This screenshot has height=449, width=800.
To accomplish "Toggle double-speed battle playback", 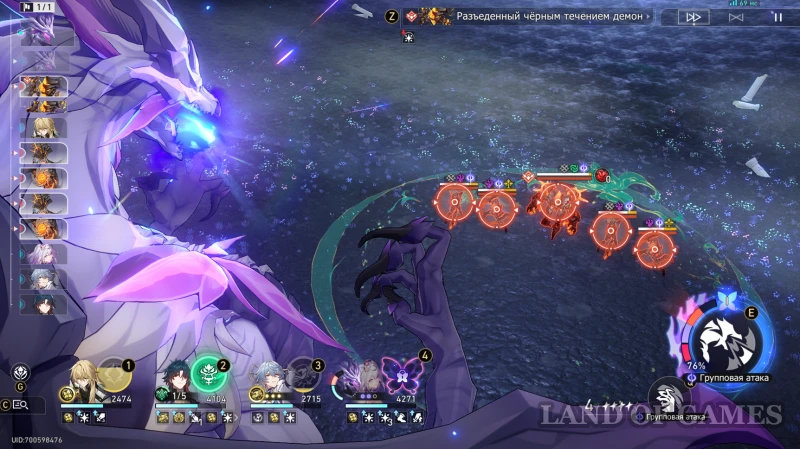I will [692, 17].
